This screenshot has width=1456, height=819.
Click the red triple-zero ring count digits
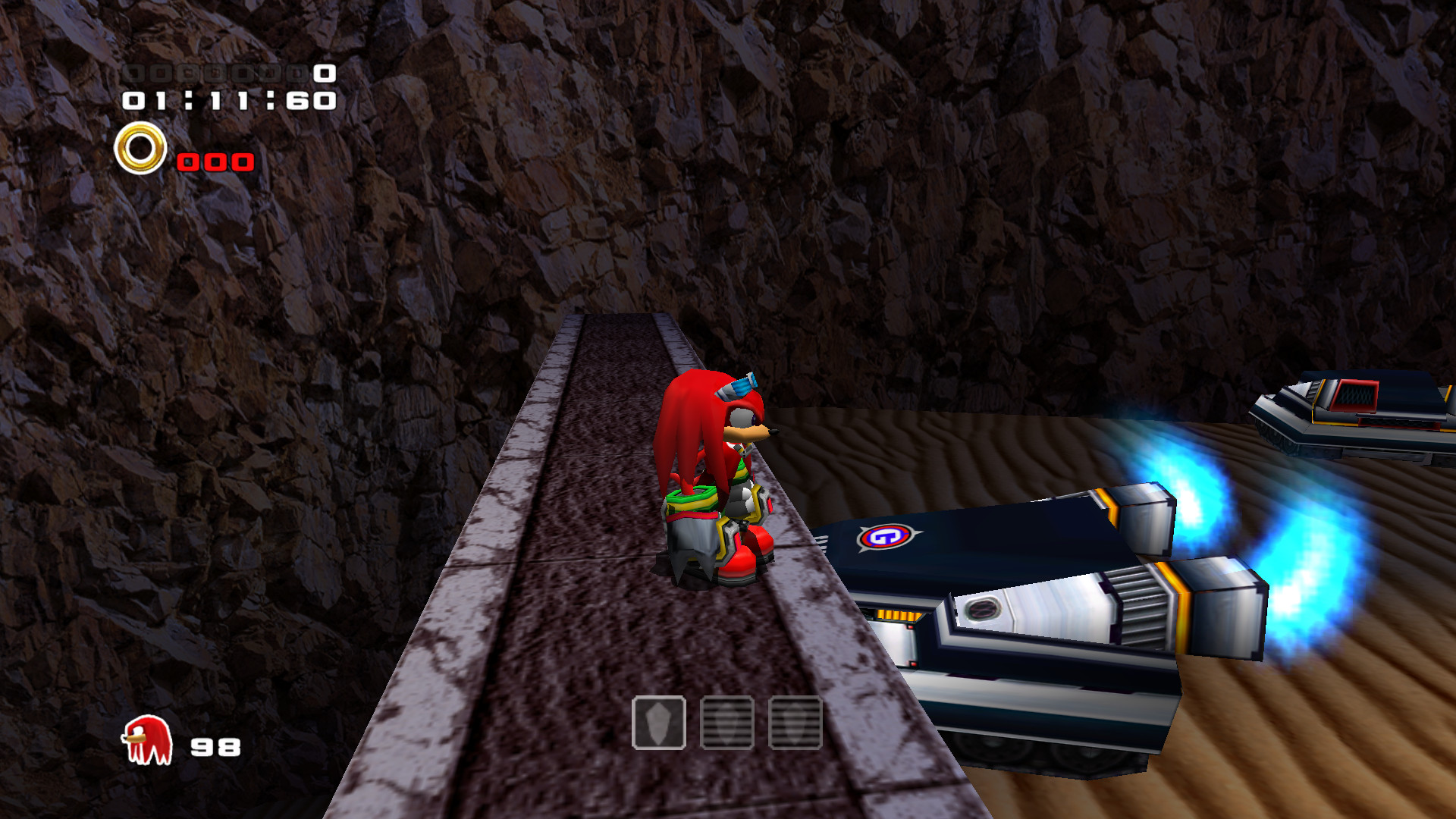(215, 162)
